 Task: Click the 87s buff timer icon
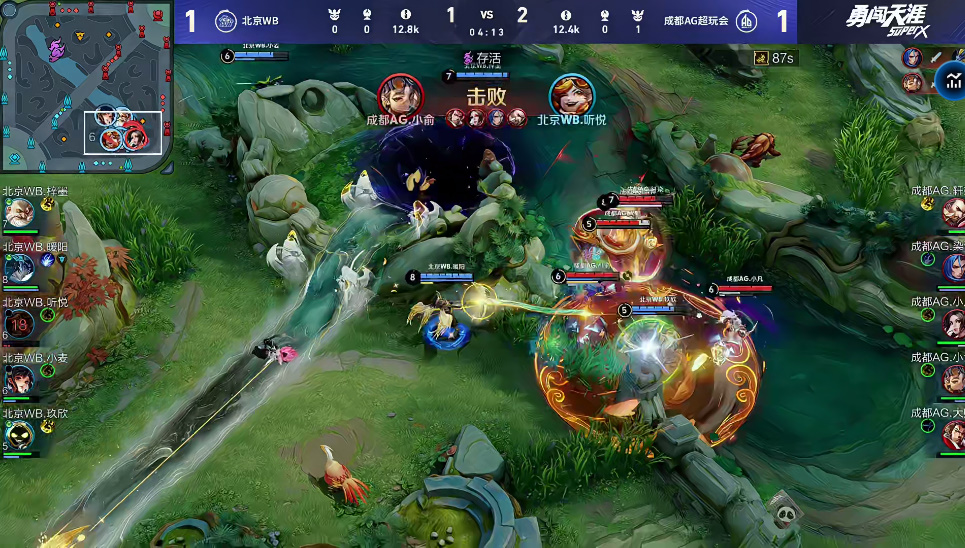(761, 59)
